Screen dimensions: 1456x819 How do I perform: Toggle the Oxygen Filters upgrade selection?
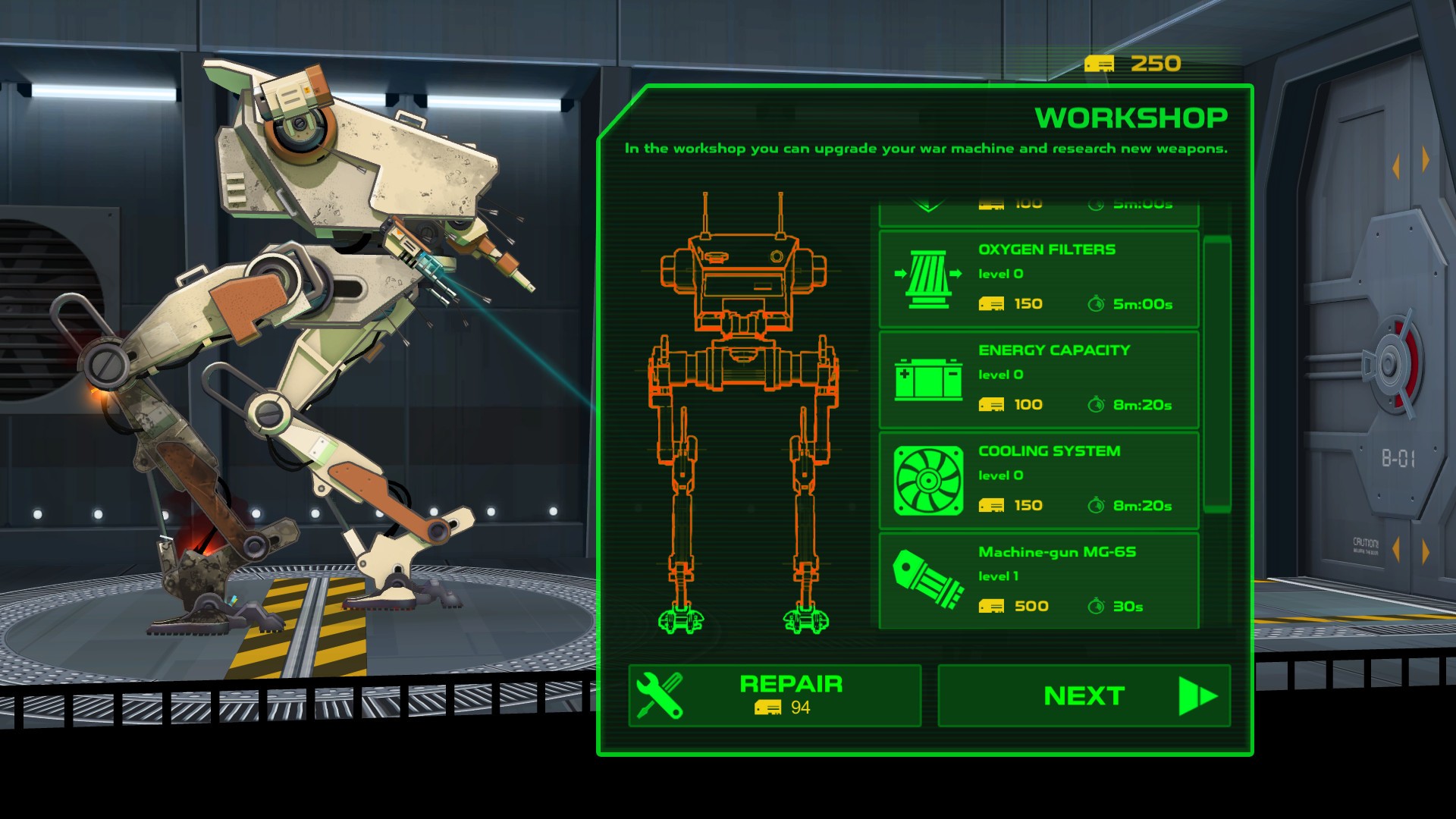pos(1039,279)
